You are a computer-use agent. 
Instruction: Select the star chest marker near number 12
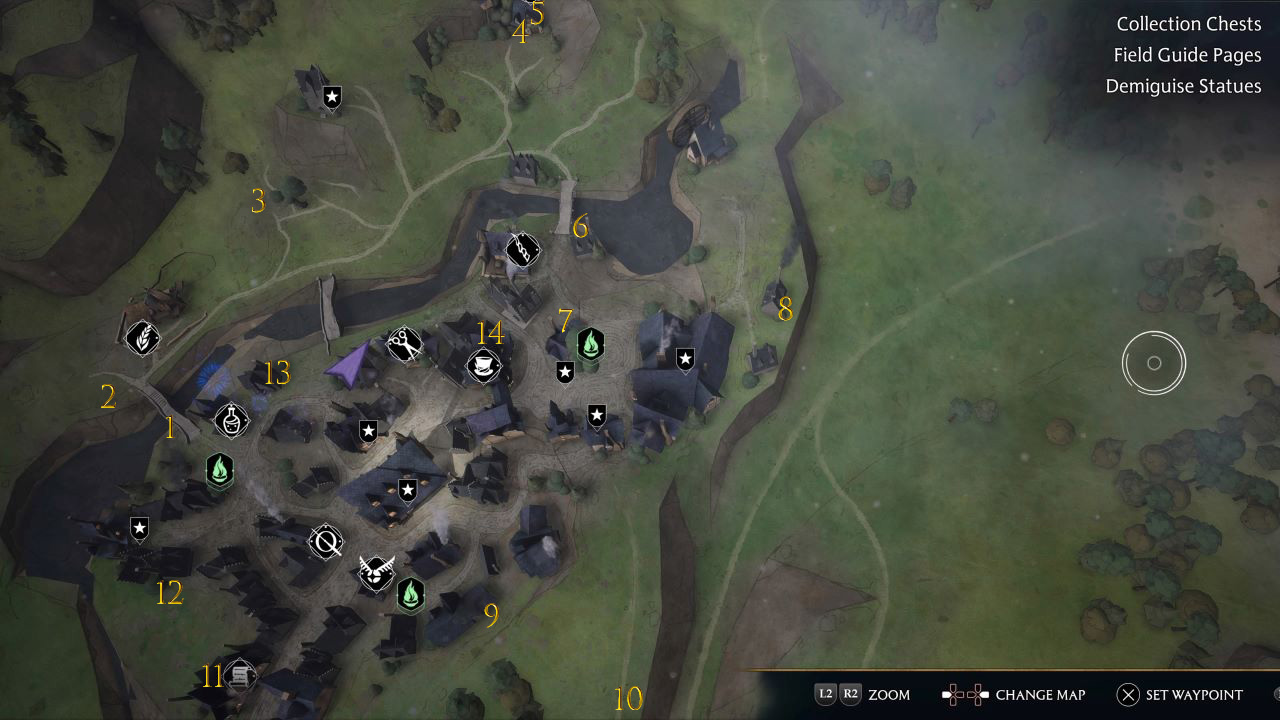pos(139,529)
